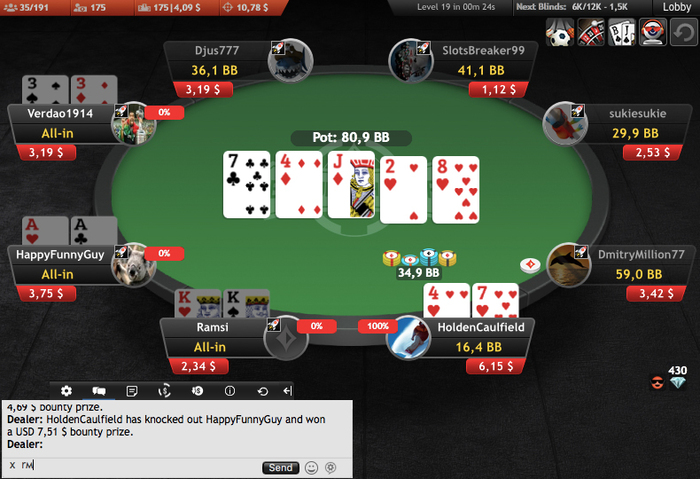Collapse the chat panel with the arrow
Screen dimensions: 700x479
(288, 390)
